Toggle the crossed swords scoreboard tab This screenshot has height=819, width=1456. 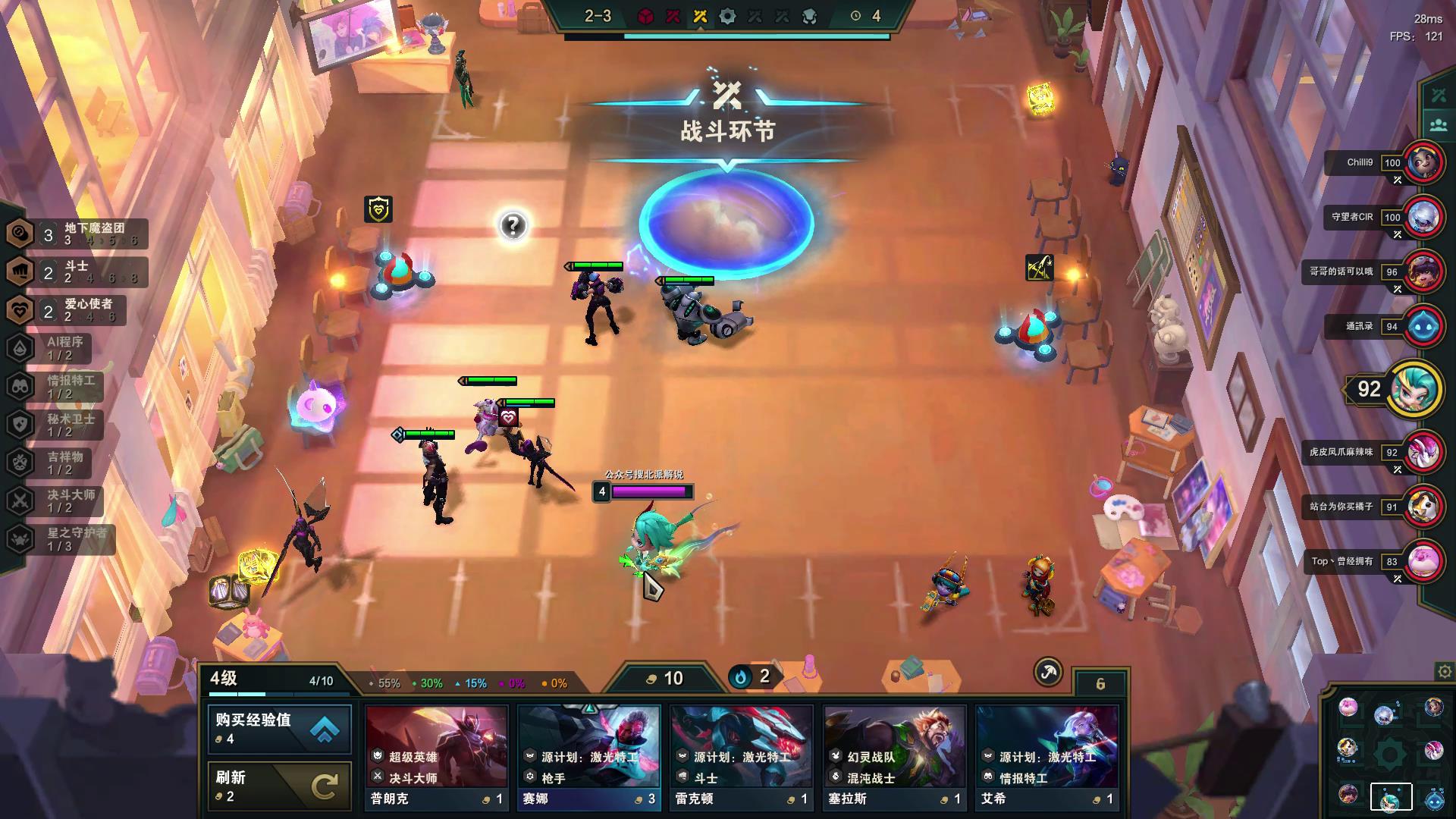pyautogui.click(x=1439, y=96)
